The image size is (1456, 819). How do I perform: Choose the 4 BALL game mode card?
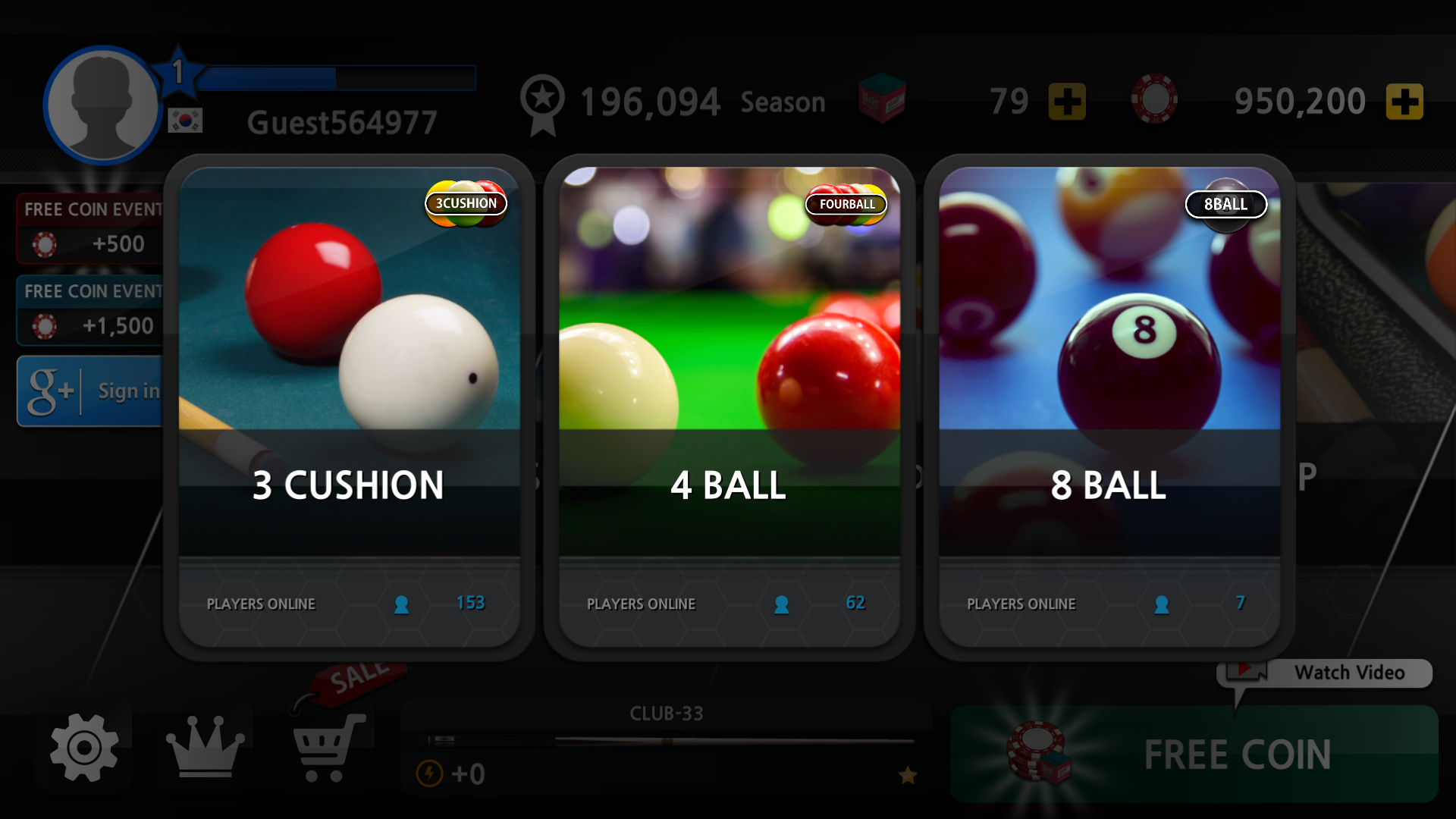pos(729,407)
